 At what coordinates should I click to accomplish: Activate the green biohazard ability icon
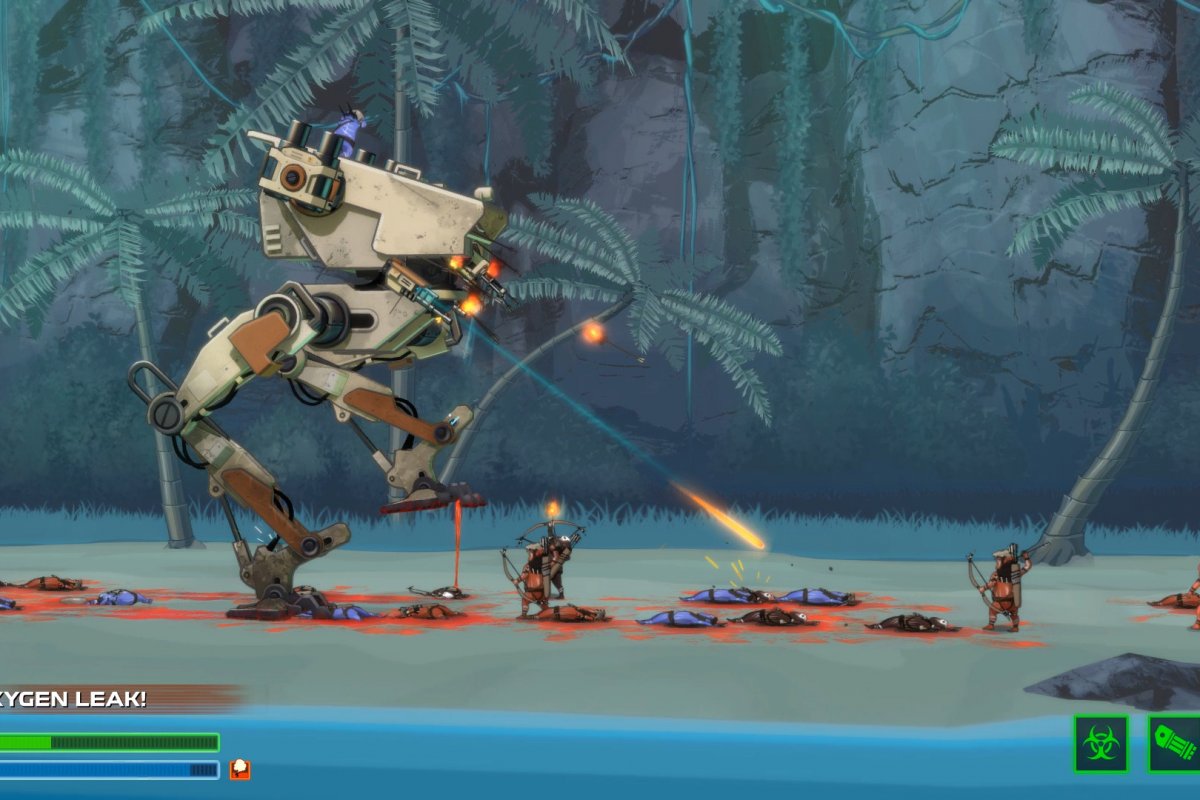1101,743
